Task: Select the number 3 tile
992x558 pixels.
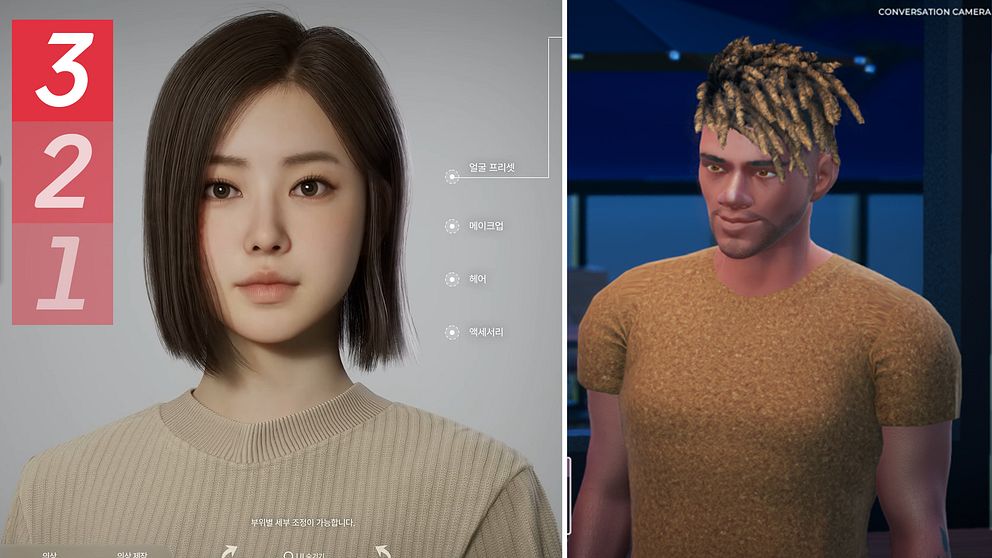Action: click(62, 71)
